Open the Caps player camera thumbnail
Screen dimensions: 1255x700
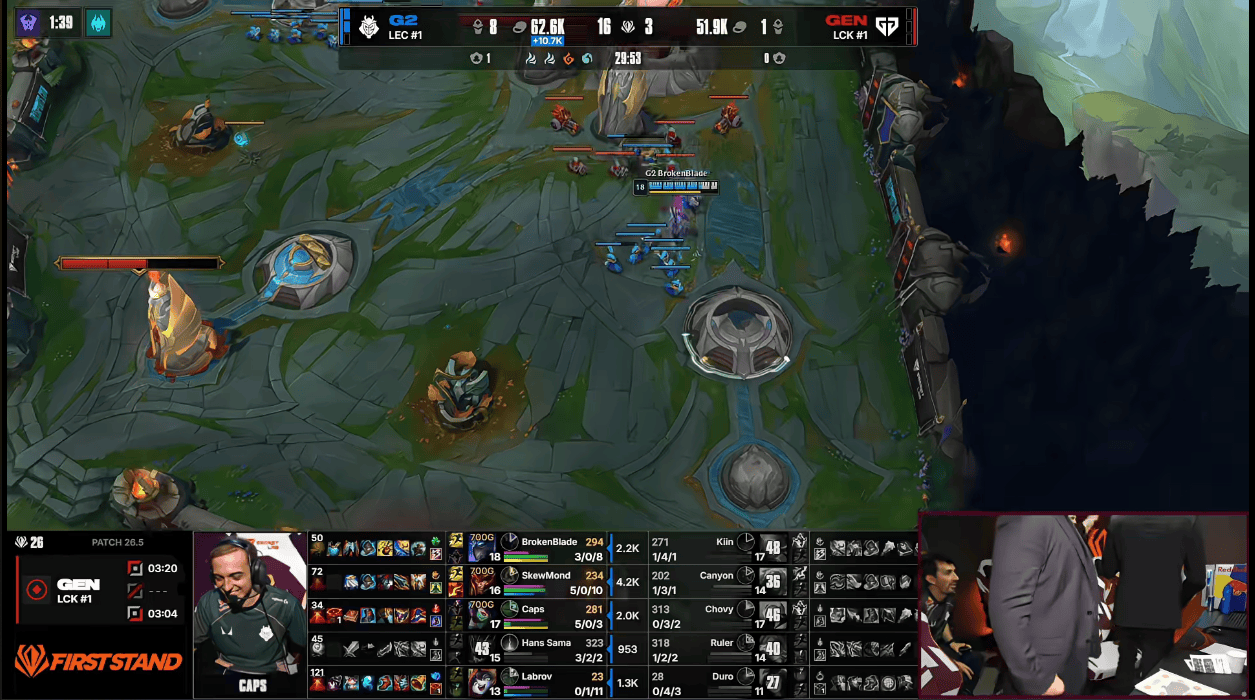click(250, 612)
